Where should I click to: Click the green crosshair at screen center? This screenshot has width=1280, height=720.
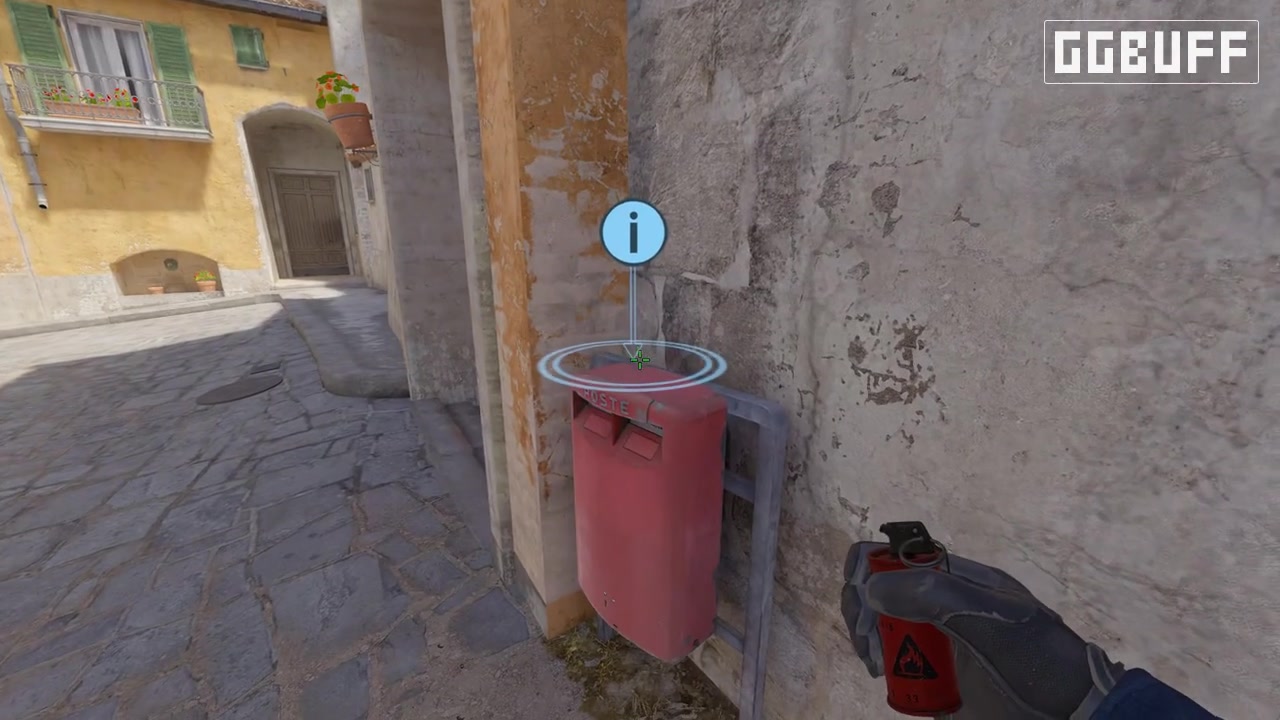[640, 360]
